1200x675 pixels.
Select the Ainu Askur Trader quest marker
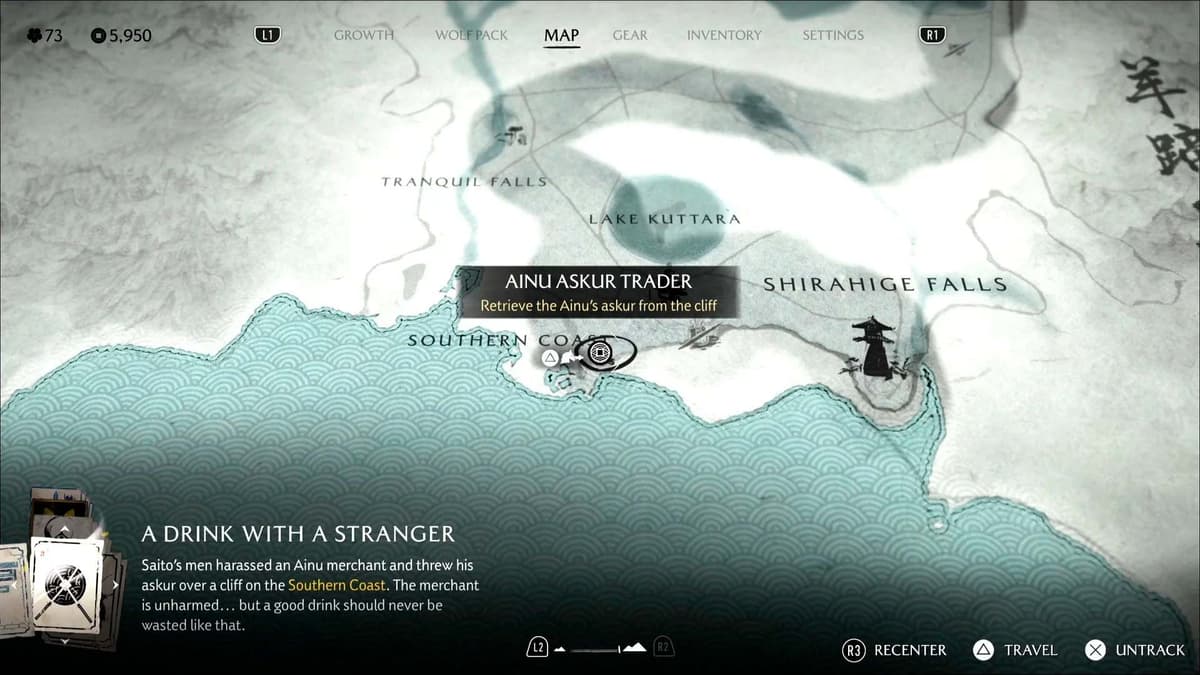pos(600,353)
